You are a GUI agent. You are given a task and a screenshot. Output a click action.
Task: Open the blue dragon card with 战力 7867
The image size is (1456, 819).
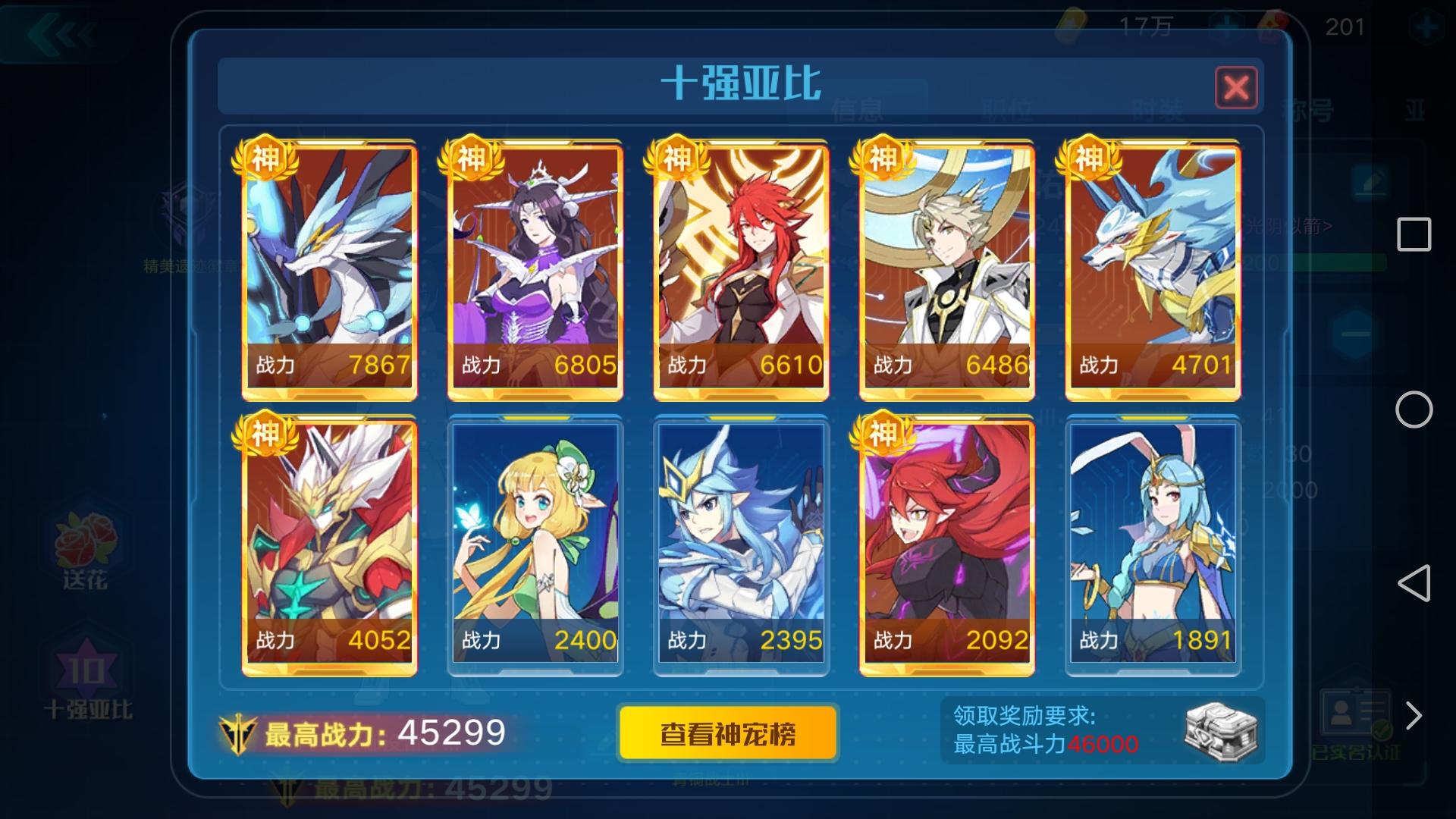pyautogui.click(x=330, y=265)
